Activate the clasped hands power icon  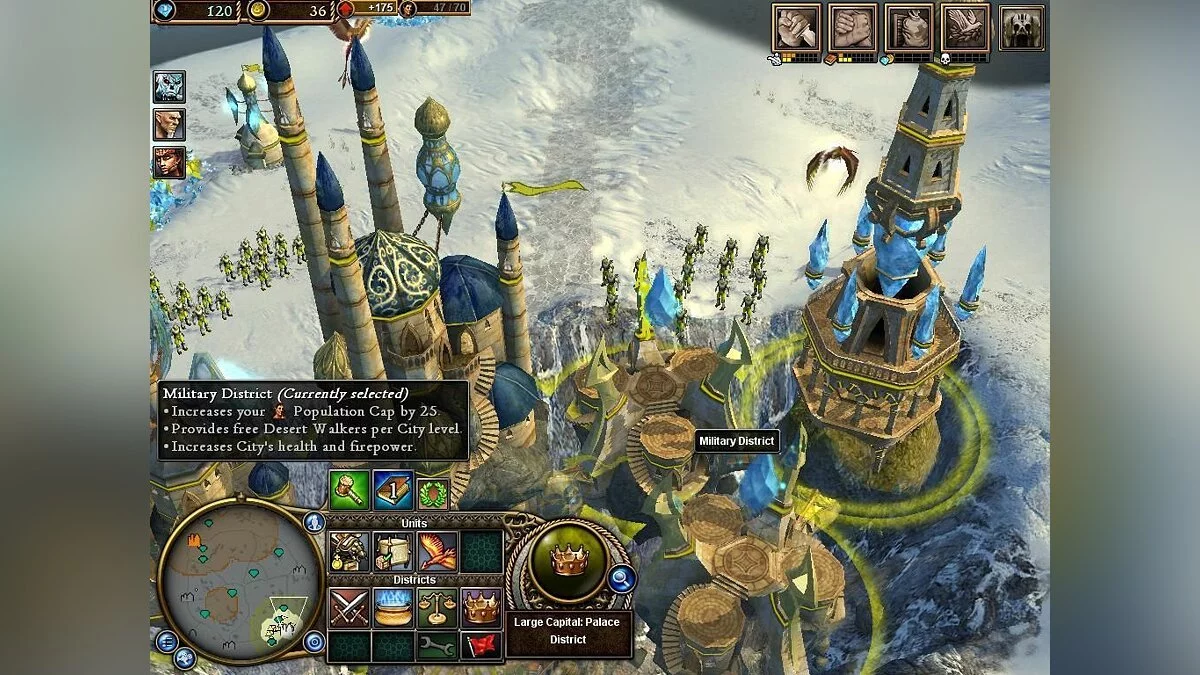coord(852,27)
